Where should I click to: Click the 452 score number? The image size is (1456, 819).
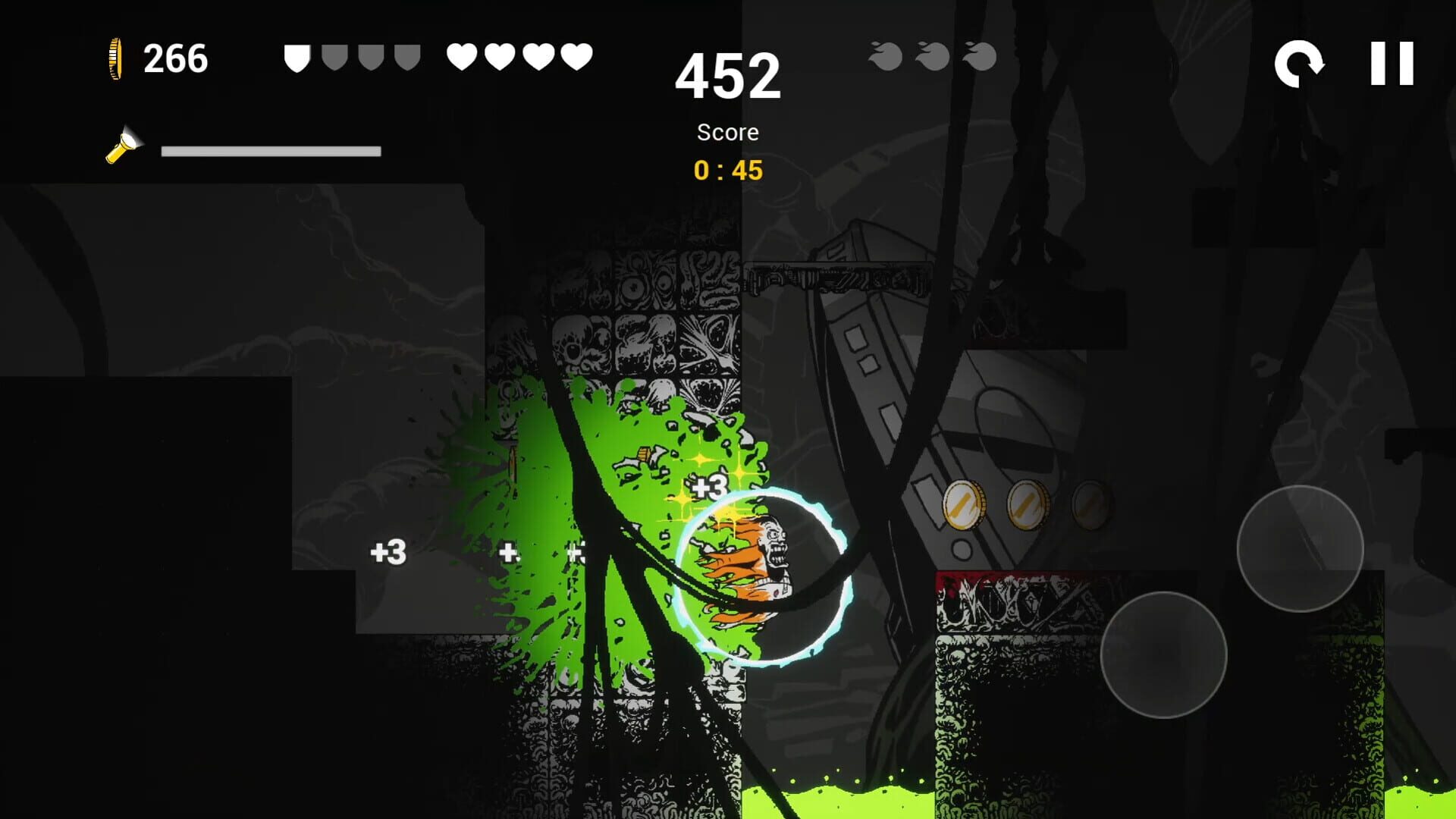[x=730, y=77]
